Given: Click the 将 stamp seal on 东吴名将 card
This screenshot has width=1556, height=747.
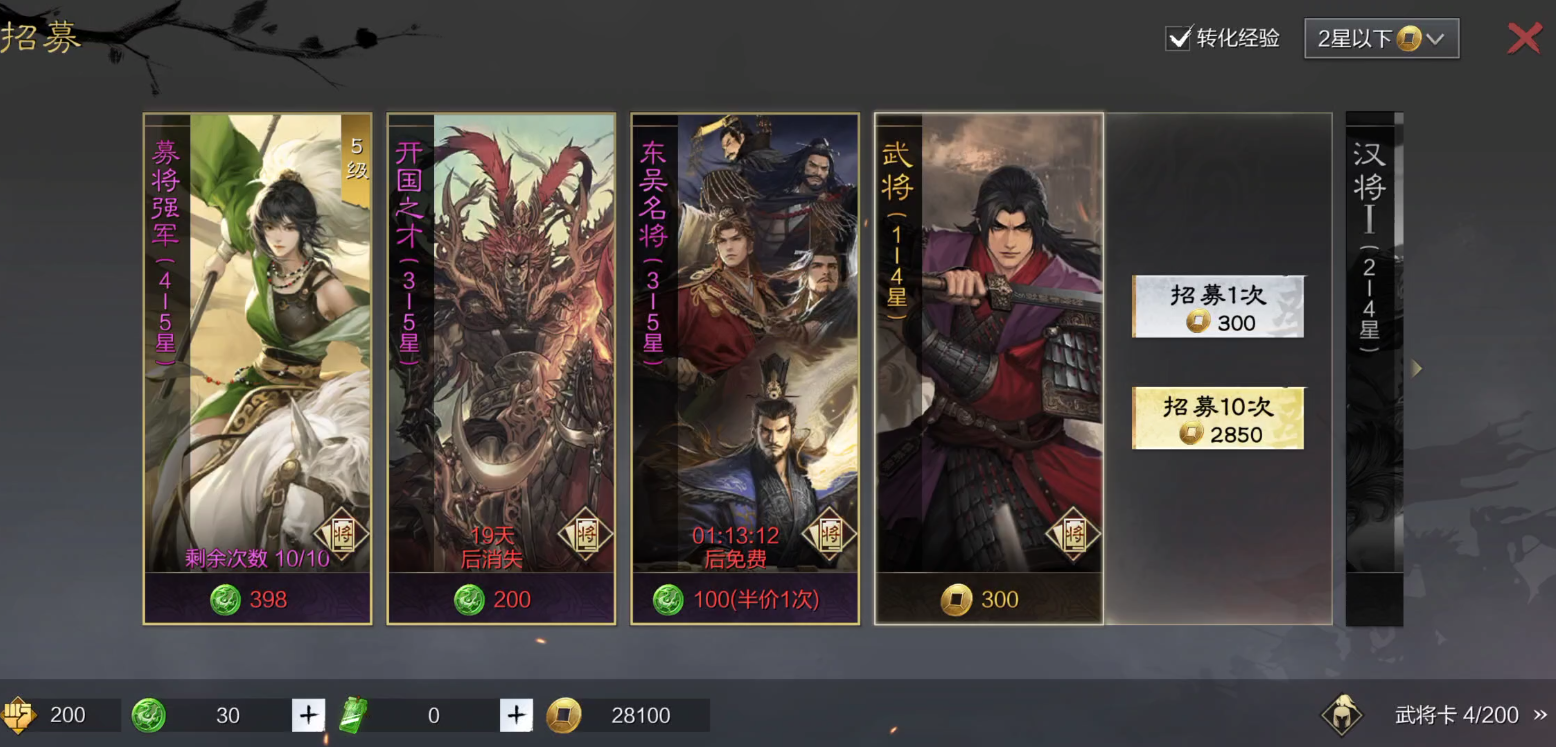Looking at the screenshot, I should click(x=830, y=536).
